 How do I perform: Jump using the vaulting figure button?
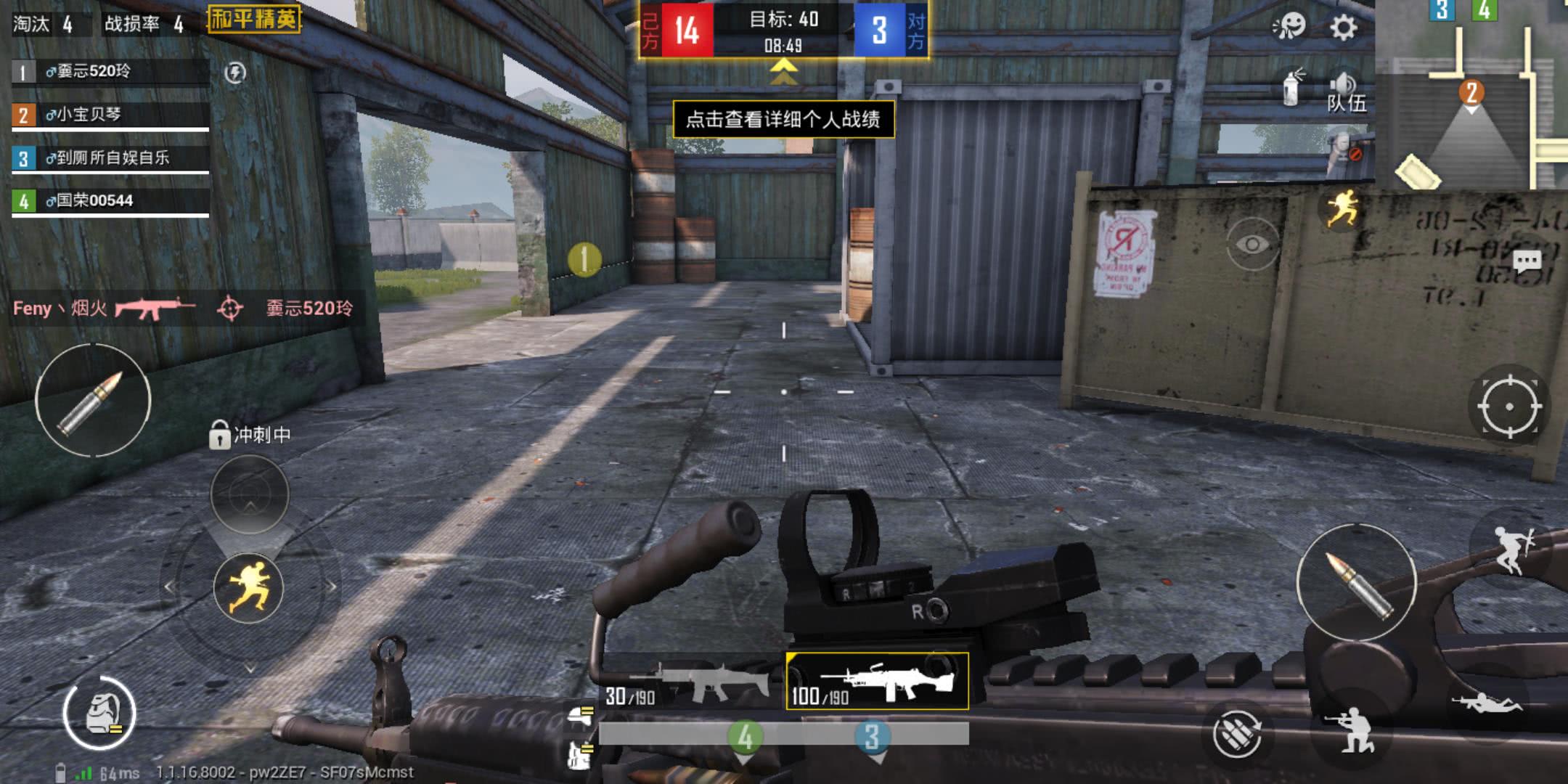click(x=1512, y=550)
